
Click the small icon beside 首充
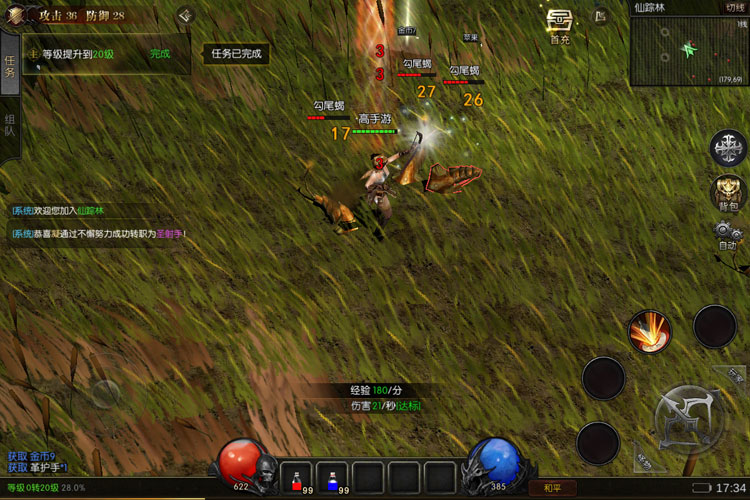(600, 16)
